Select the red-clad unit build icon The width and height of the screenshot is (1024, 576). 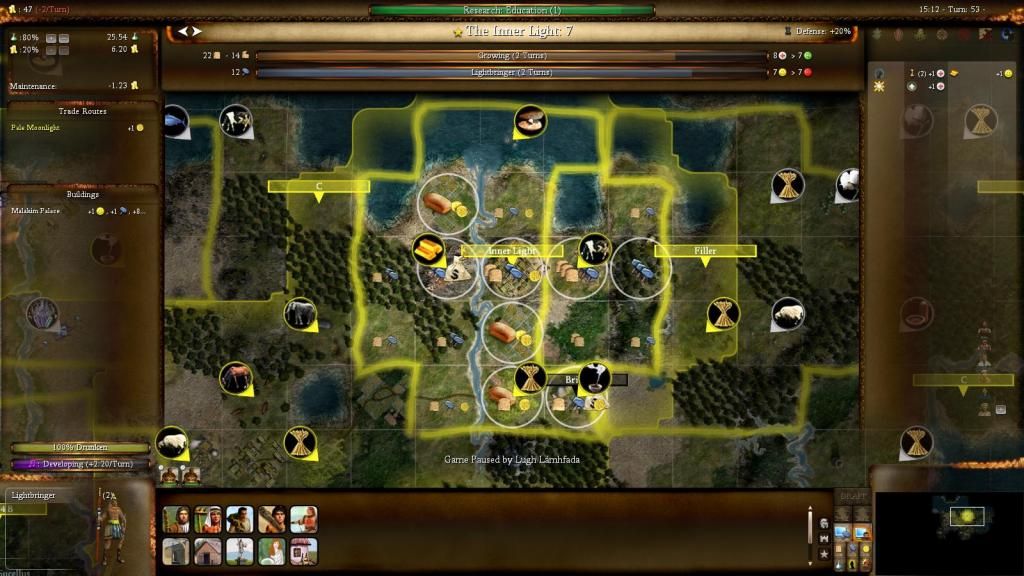click(304, 519)
